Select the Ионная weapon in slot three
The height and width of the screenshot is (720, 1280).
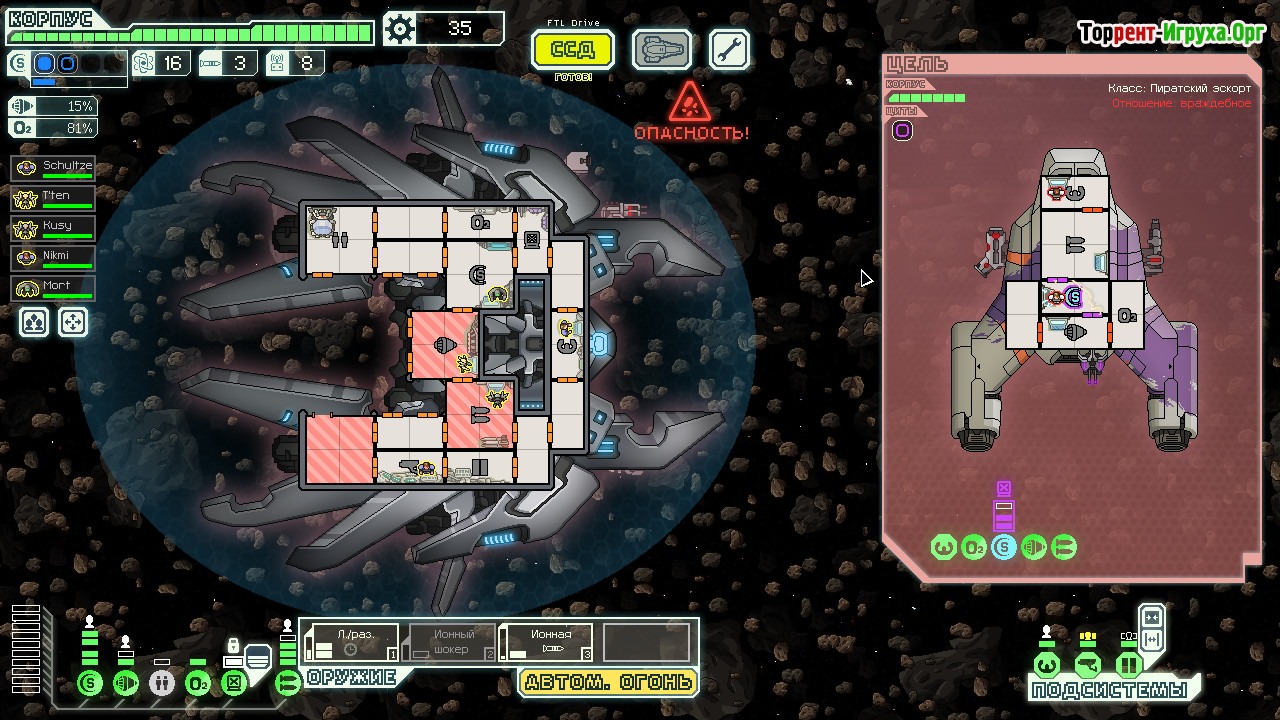point(546,643)
